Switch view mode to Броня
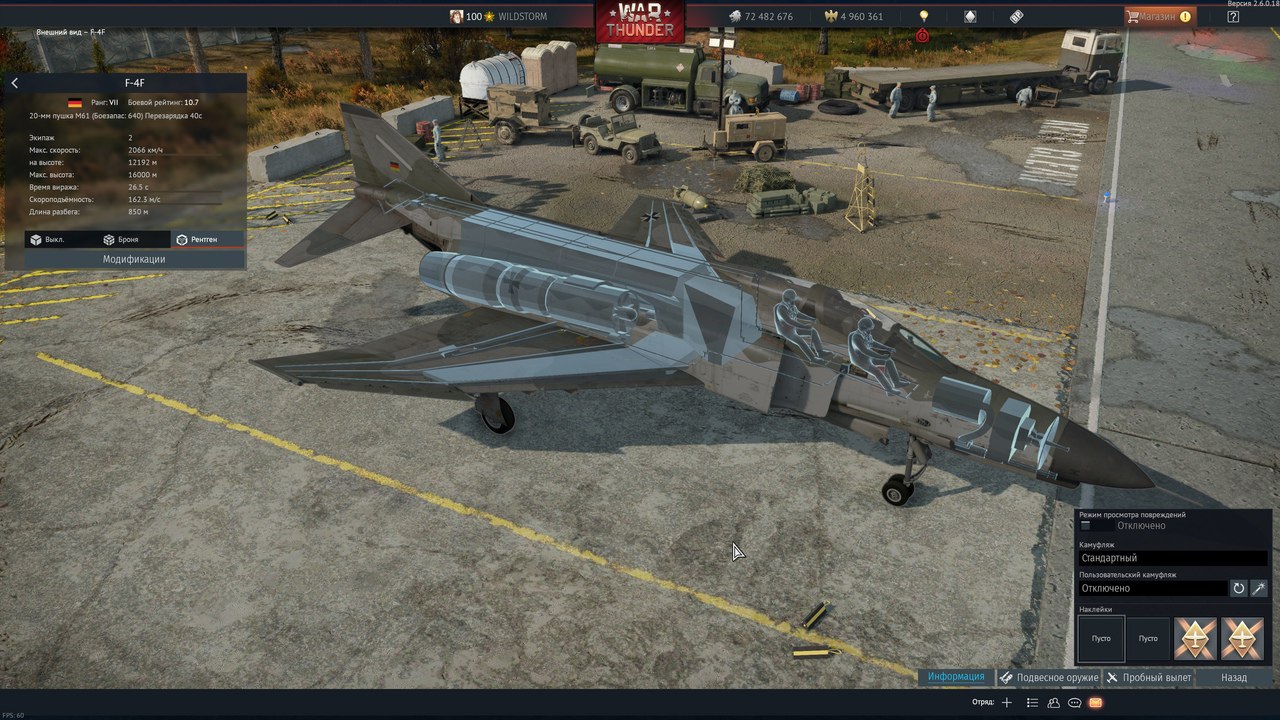Viewport: 1280px width, 720px height. (x=121, y=240)
